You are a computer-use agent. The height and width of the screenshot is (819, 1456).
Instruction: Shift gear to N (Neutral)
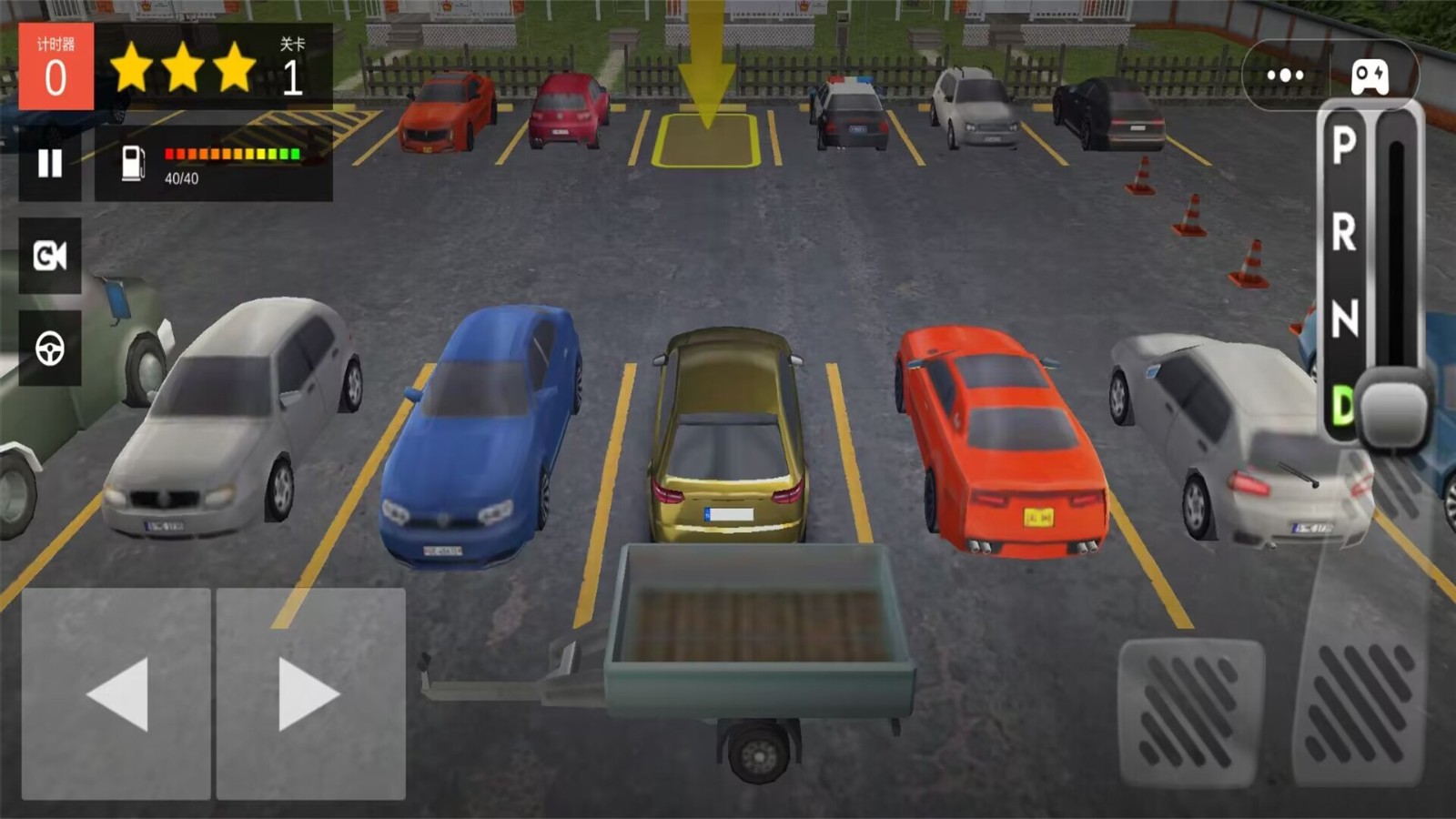click(x=1344, y=318)
